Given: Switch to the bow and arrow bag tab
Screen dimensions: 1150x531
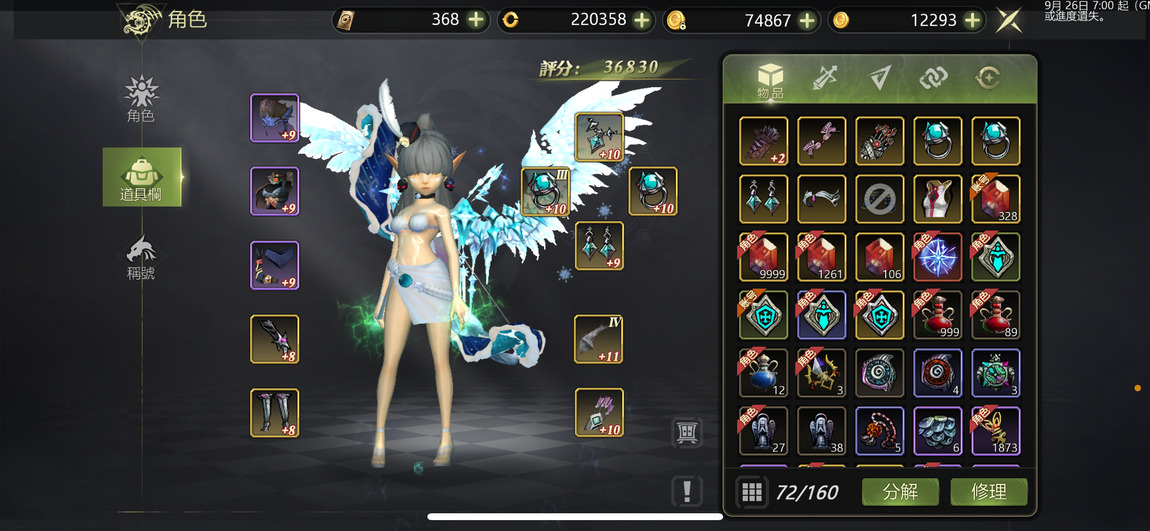Looking at the screenshot, I should tap(825, 78).
